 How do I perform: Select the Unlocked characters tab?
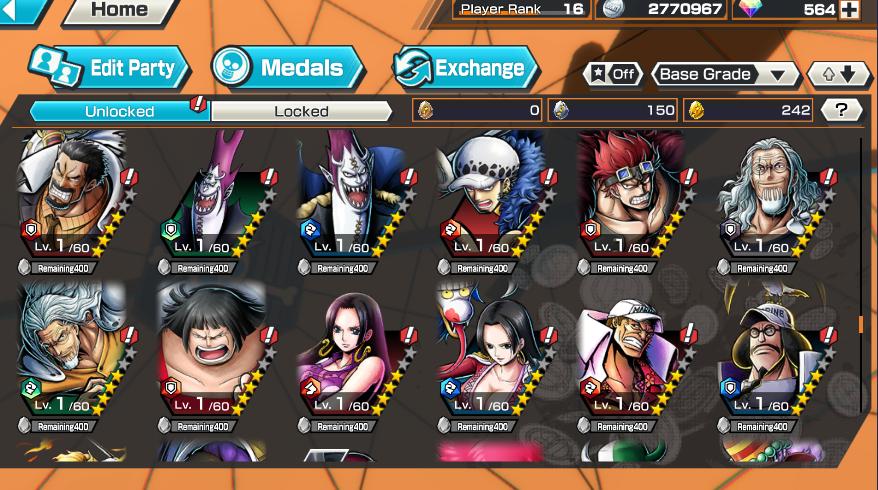(119, 111)
